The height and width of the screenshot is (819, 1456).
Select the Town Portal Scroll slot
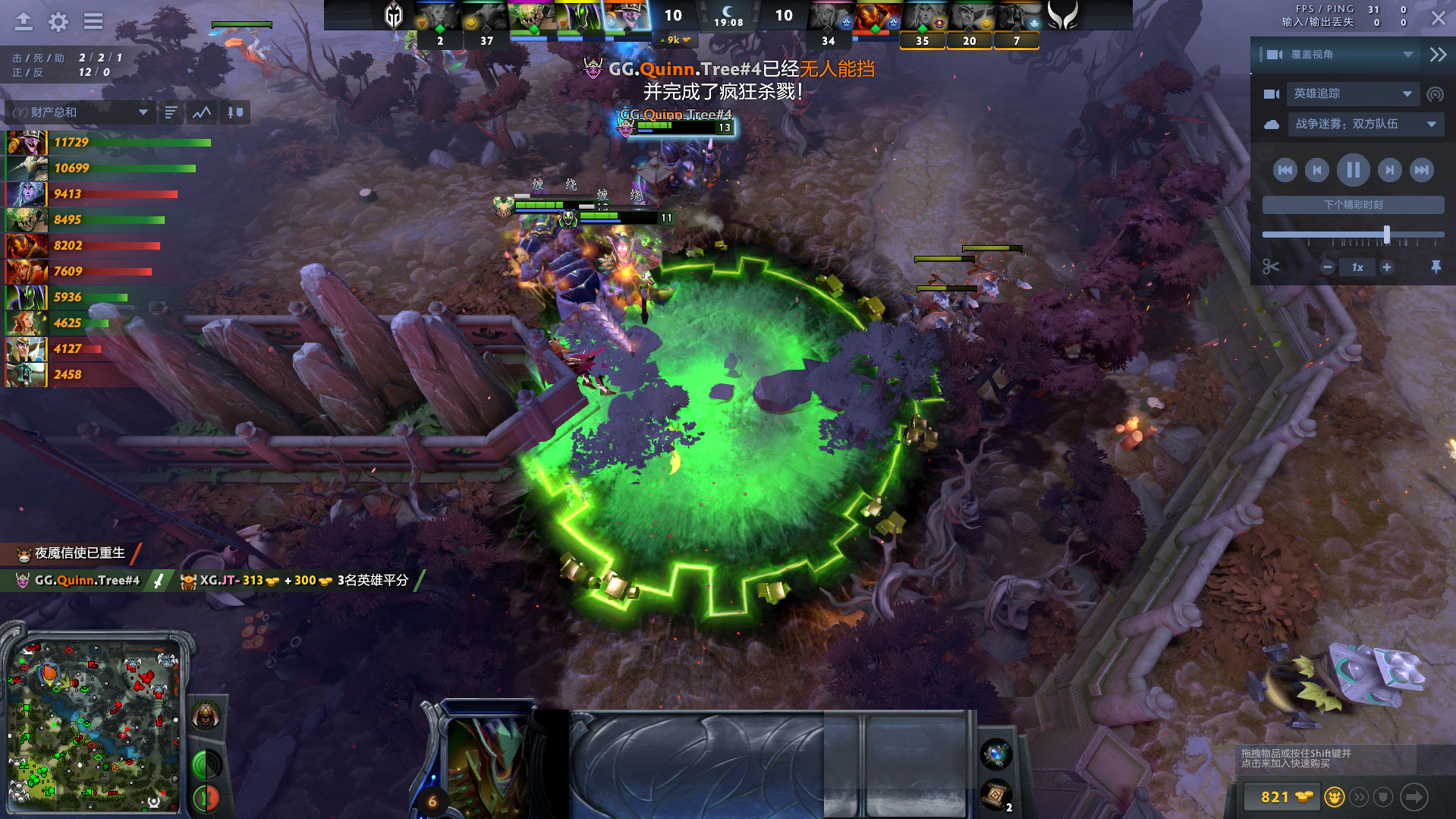pyautogui.click(x=996, y=795)
